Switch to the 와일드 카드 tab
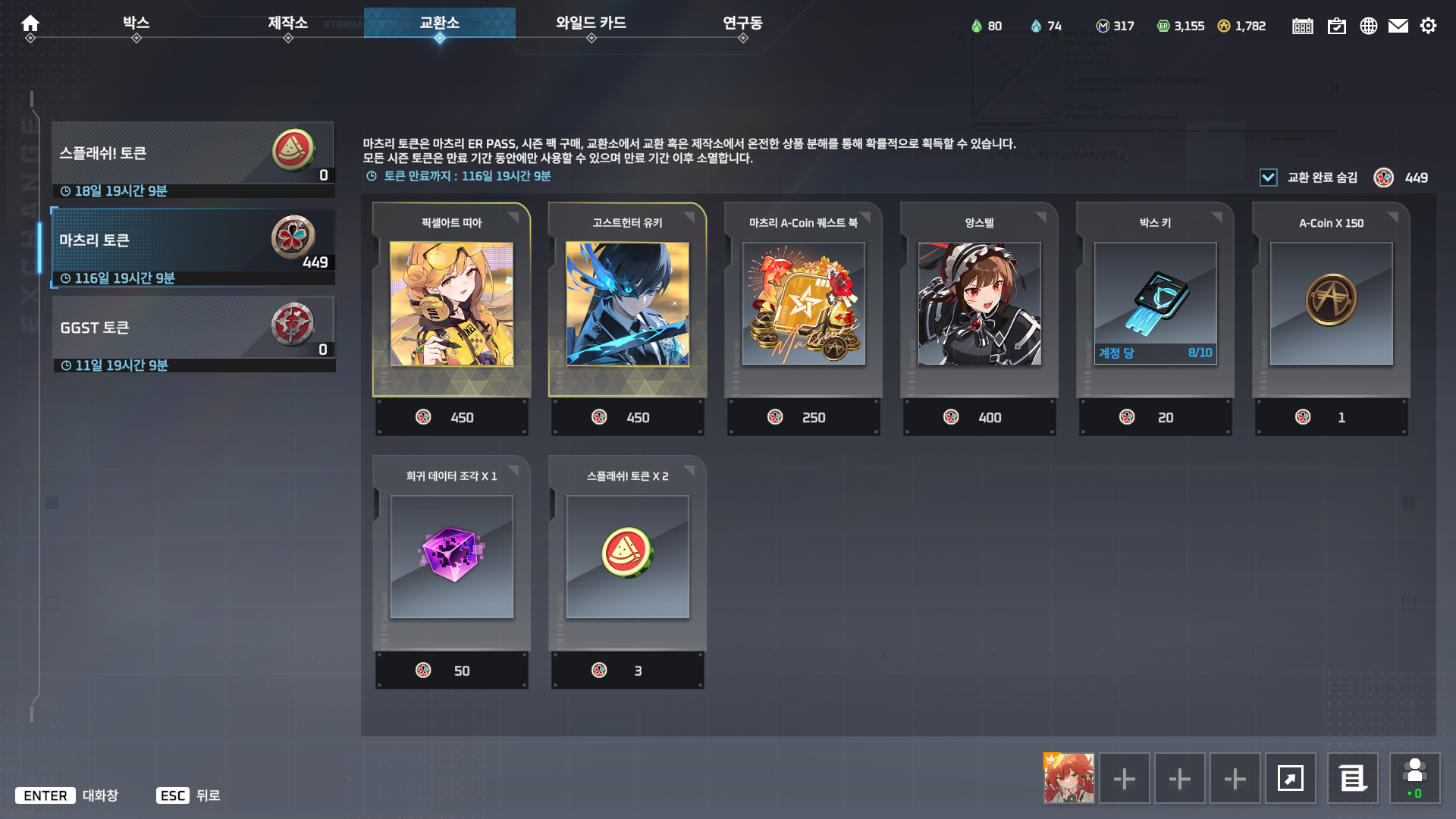 pyautogui.click(x=590, y=23)
